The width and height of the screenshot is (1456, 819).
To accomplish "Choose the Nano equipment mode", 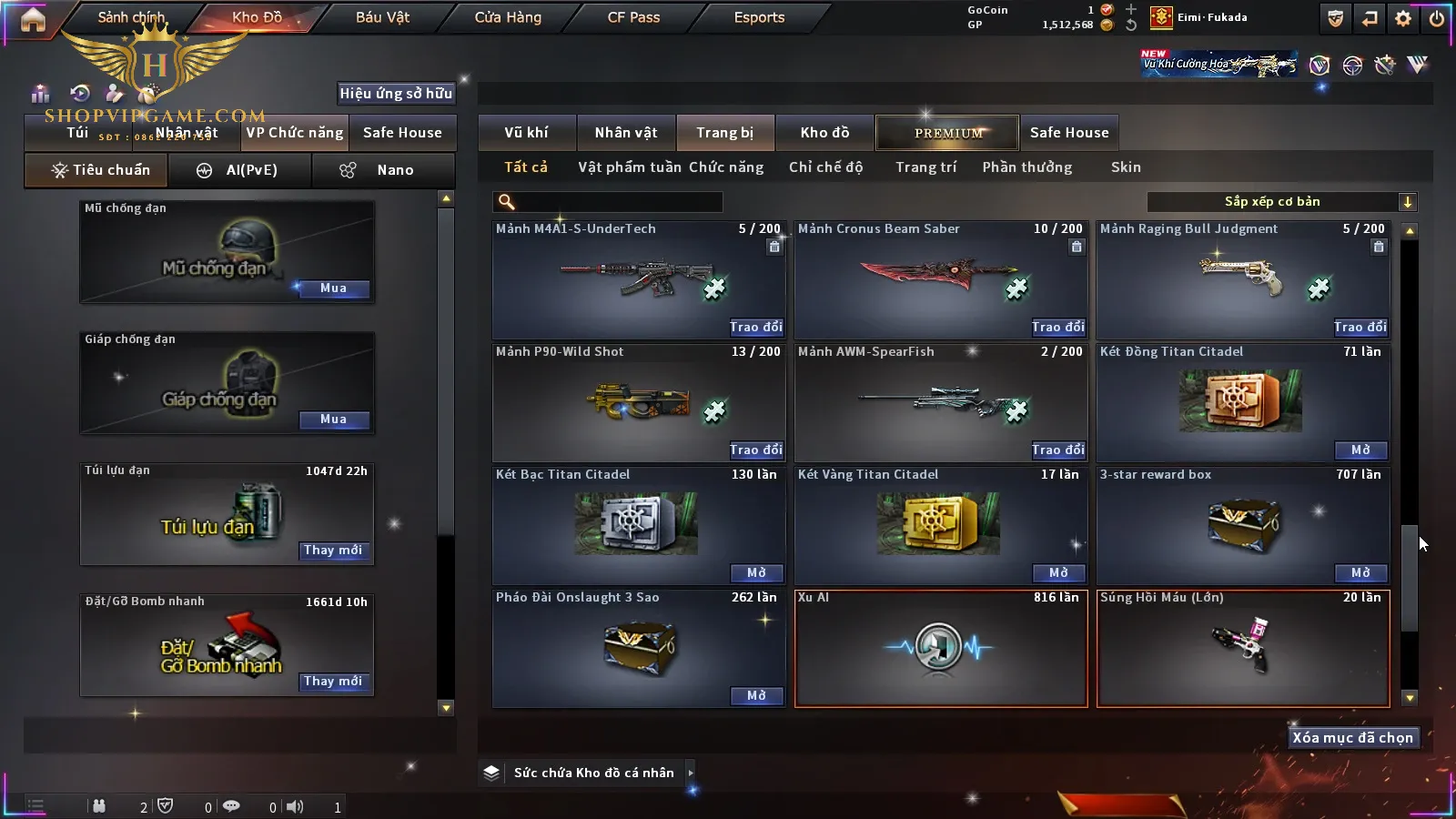I will (x=383, y=170).
